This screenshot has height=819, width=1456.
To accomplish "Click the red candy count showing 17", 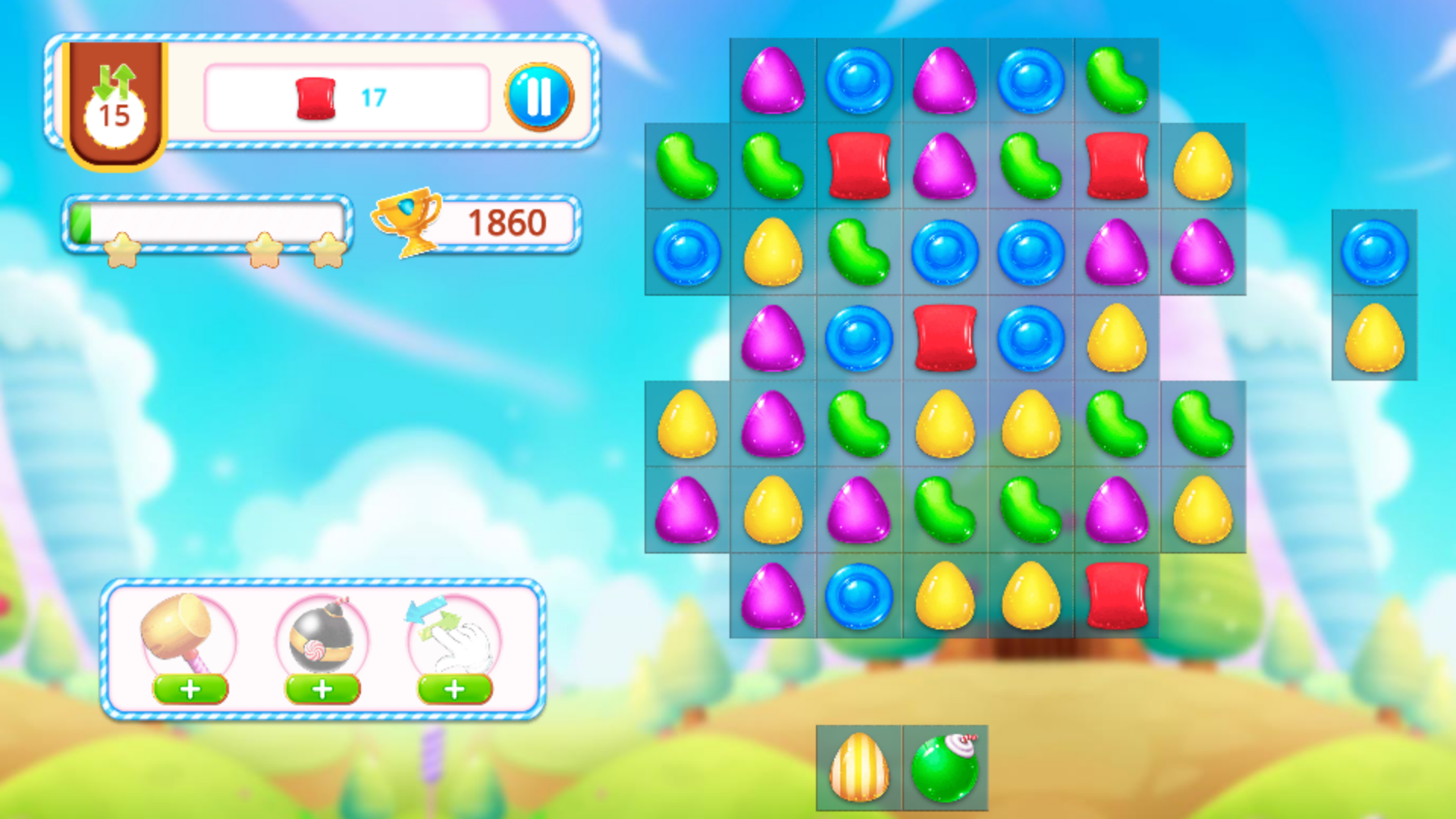I will pyautogui.click(x=373, y=96).
